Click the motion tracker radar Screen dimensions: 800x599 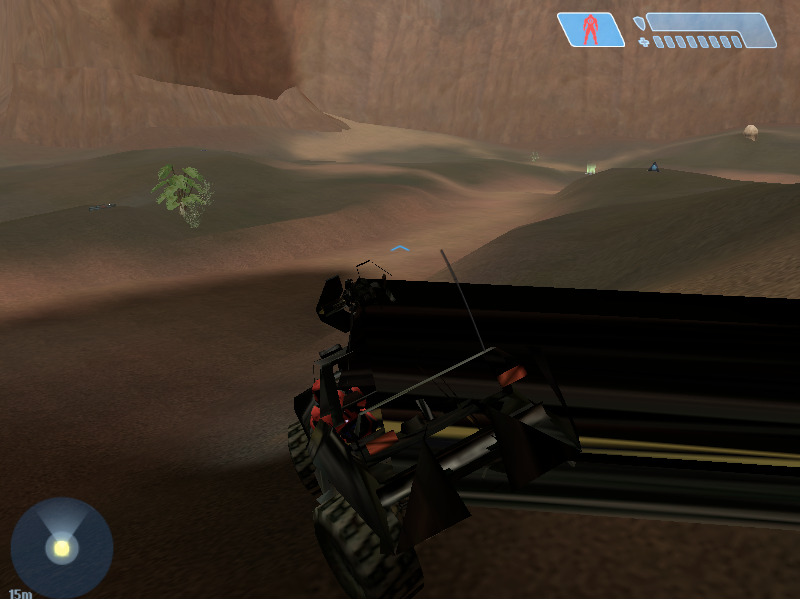tap(61, 547)
